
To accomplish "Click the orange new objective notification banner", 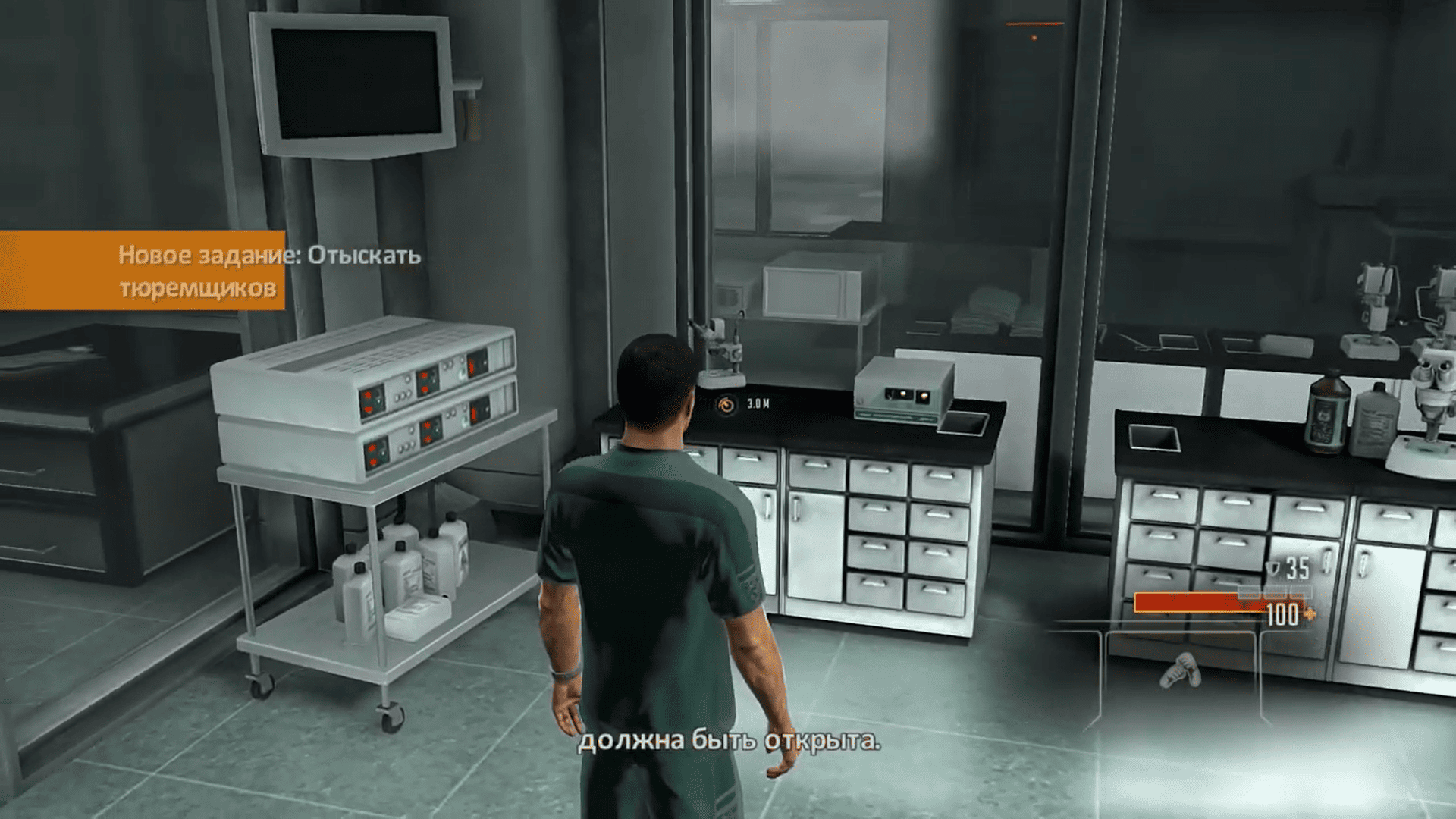I will pyautogui.click(x=143, y=271).
